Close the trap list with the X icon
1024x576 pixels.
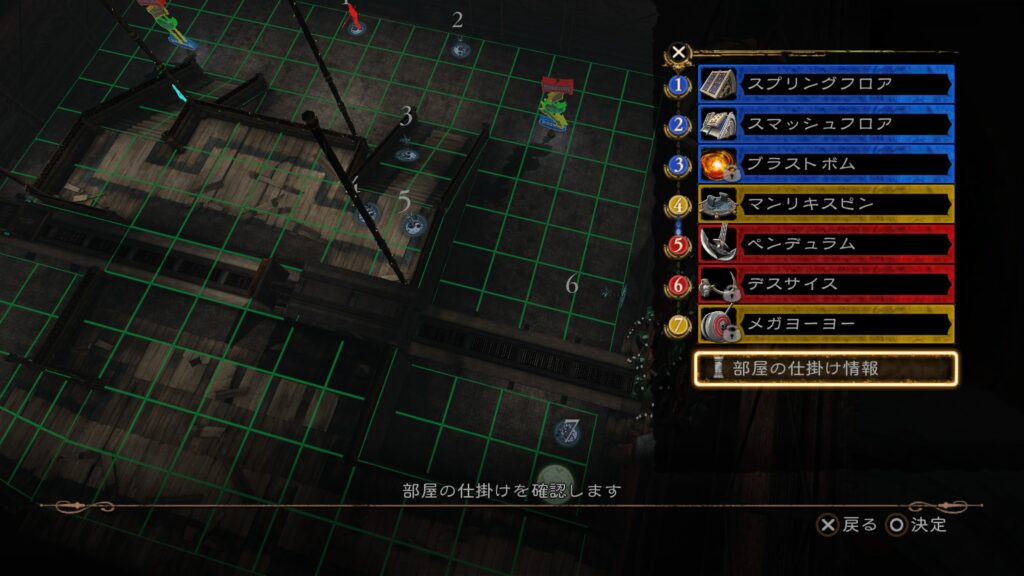[679, 52]
